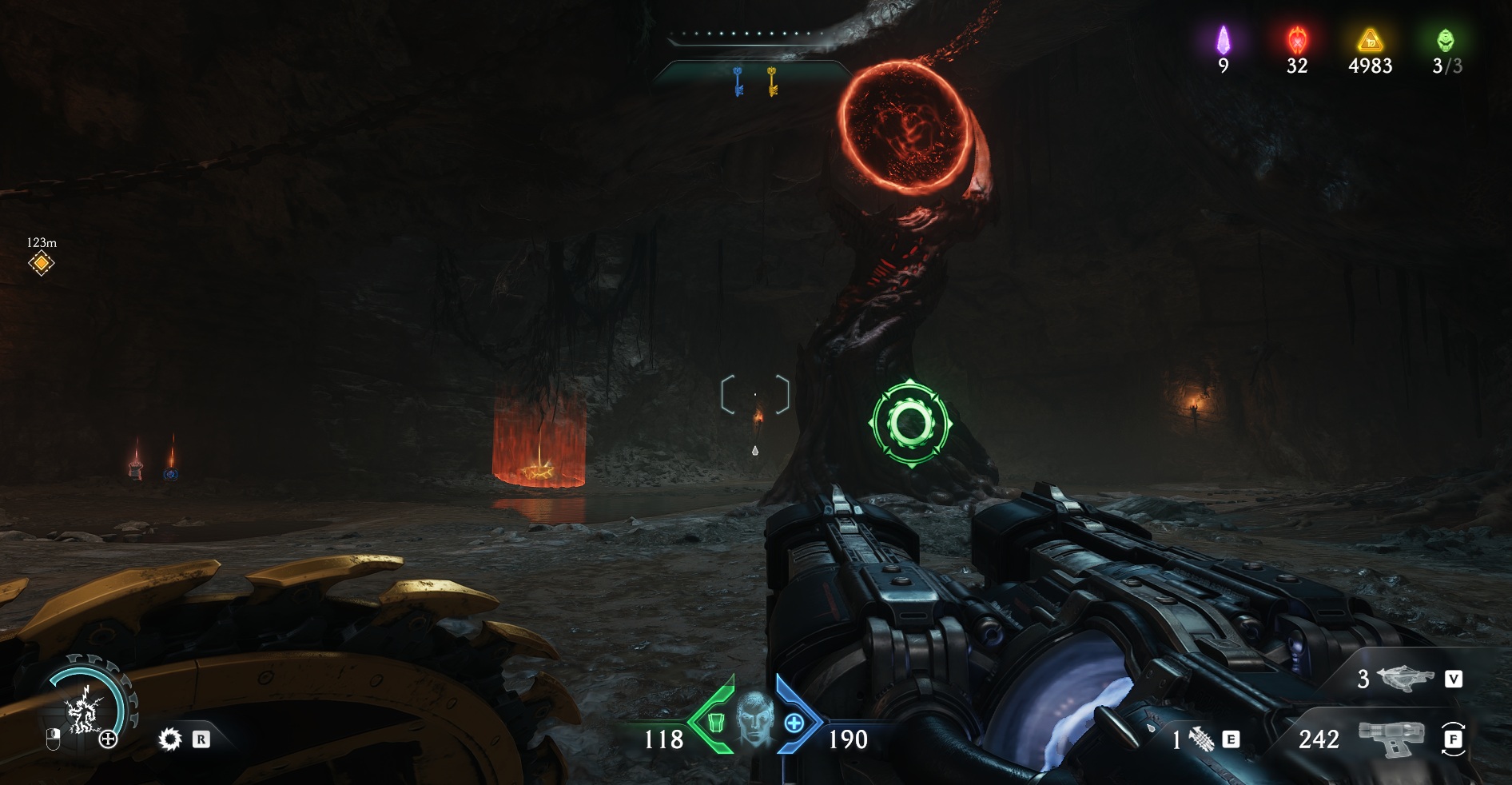Click the yellow key icon
The height and width of the screenshot is (785, 1512).
point(772,82)
